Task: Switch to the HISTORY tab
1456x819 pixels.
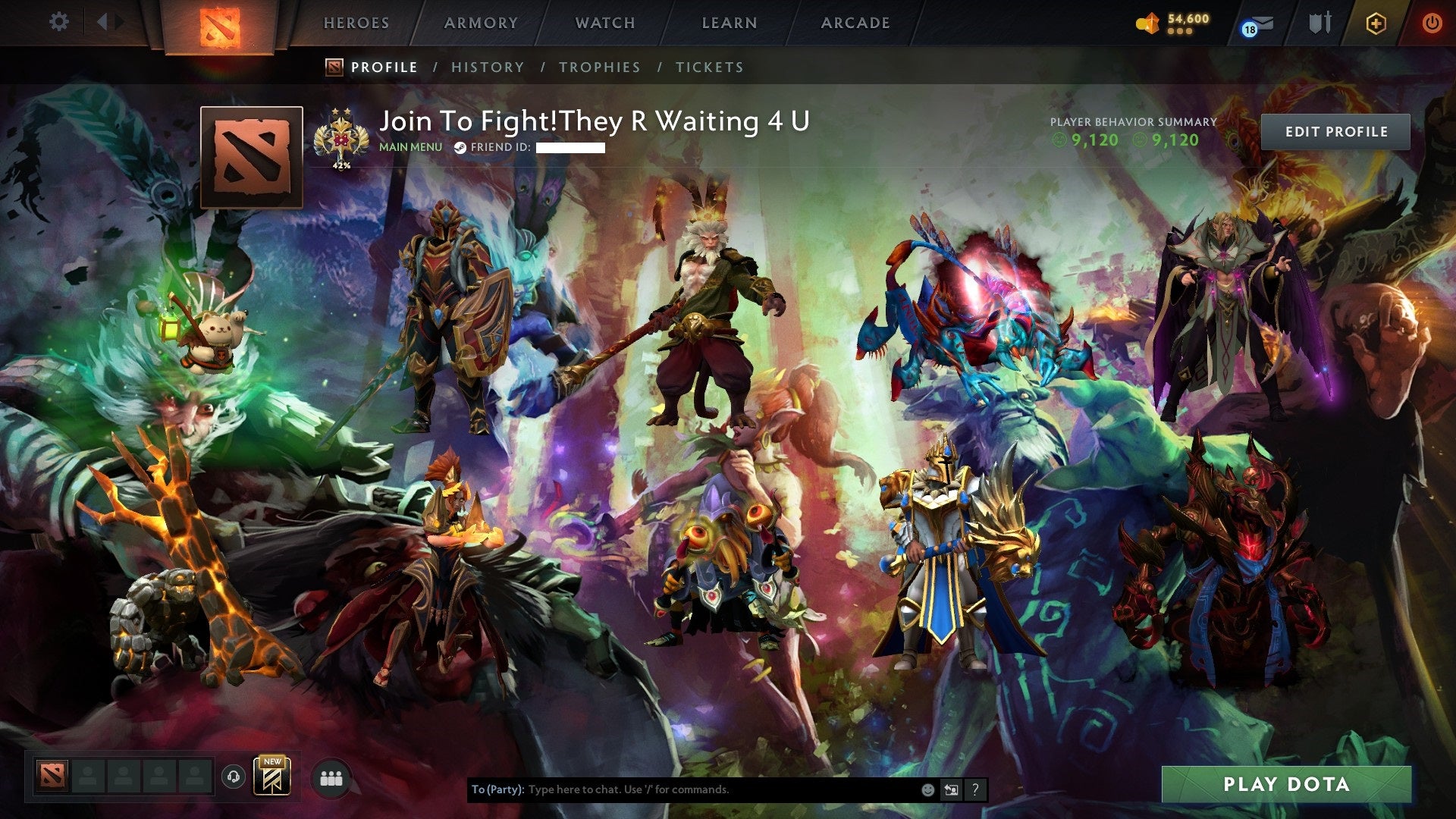Action: (x=487, y=67)
